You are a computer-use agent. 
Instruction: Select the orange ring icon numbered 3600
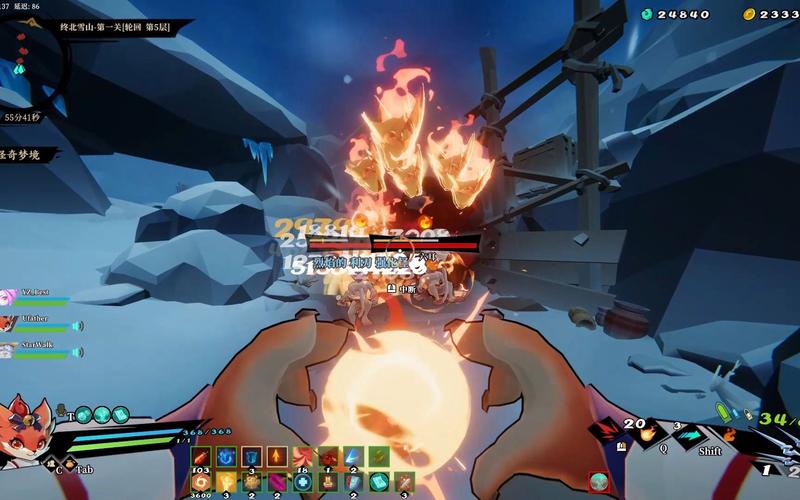(200, 482)
